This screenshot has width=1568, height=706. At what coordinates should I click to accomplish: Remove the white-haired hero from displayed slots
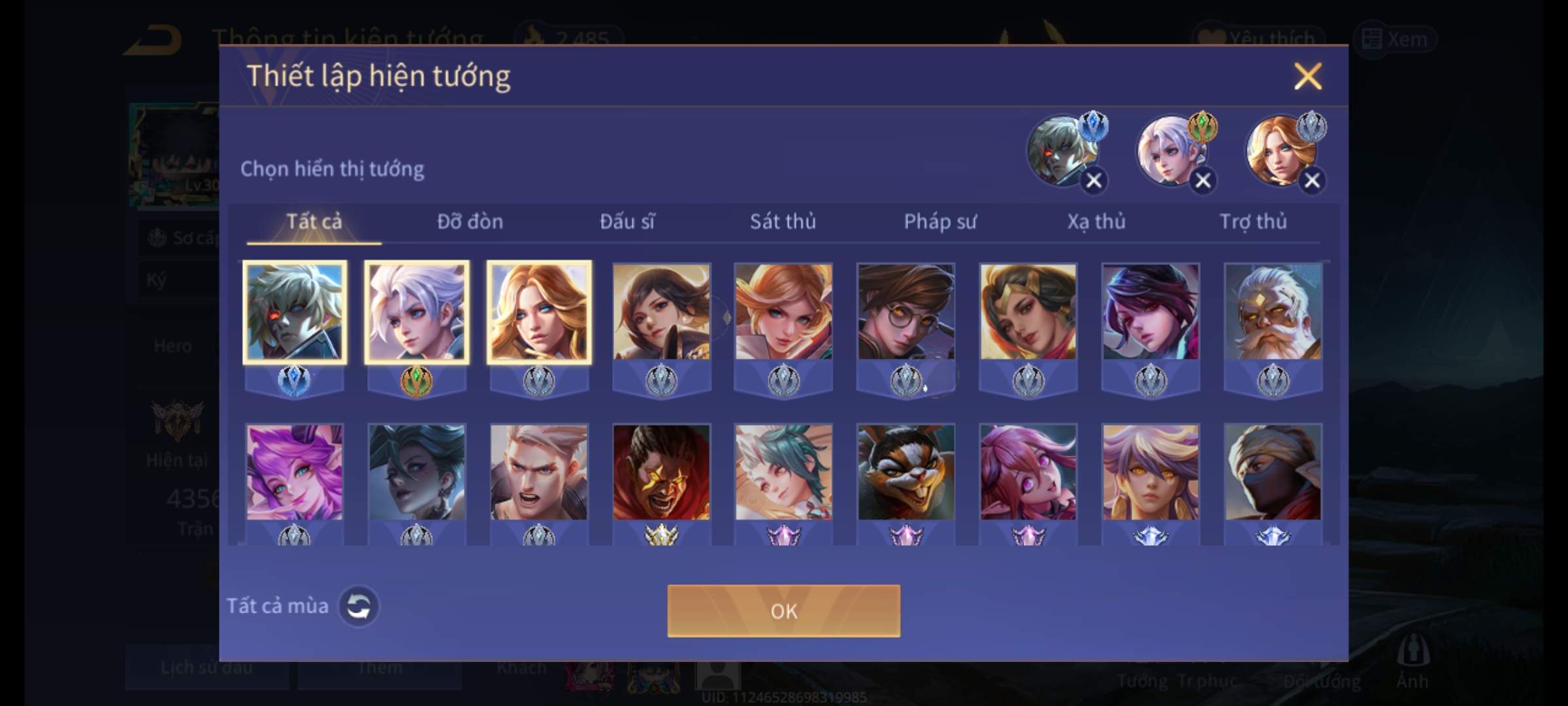1203,180
